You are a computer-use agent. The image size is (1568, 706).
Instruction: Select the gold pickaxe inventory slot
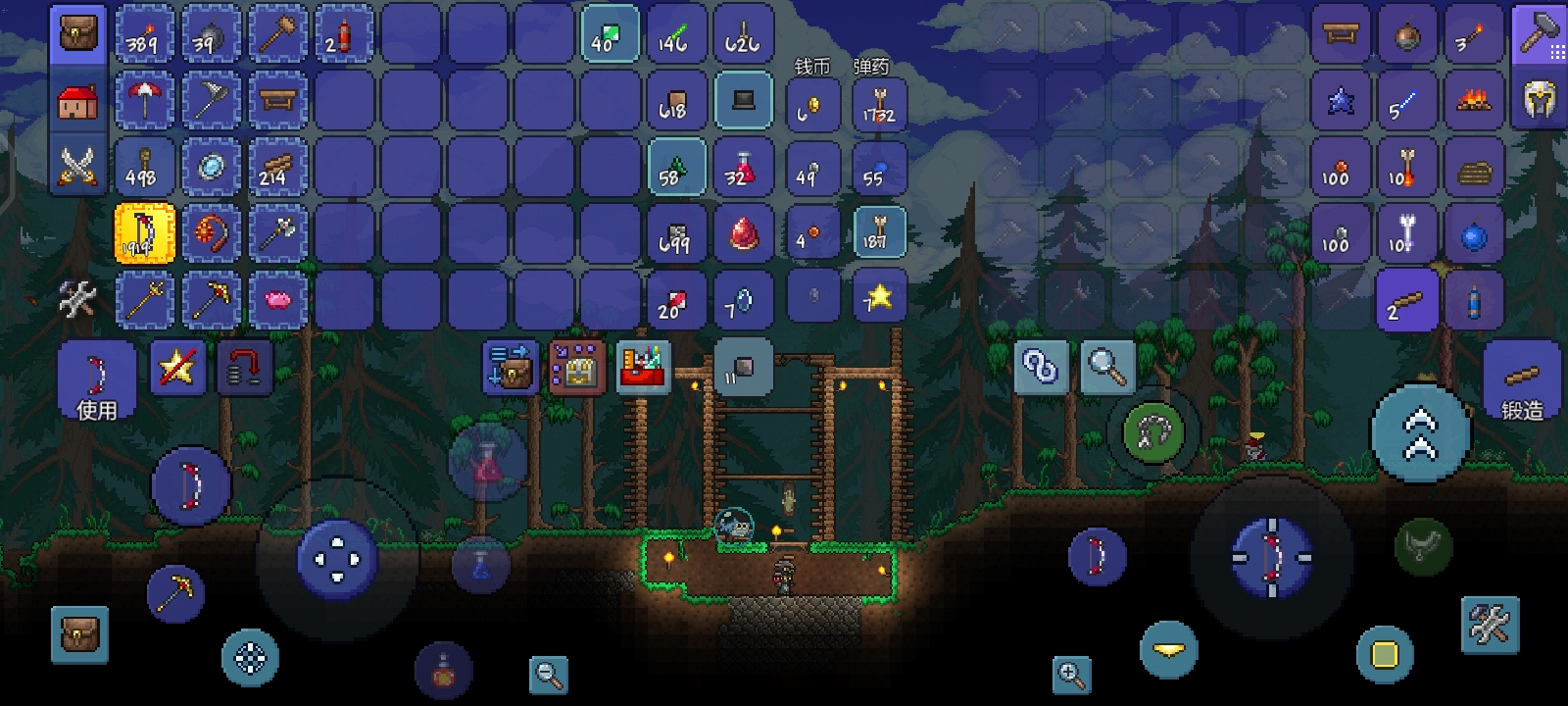(211, 299)
